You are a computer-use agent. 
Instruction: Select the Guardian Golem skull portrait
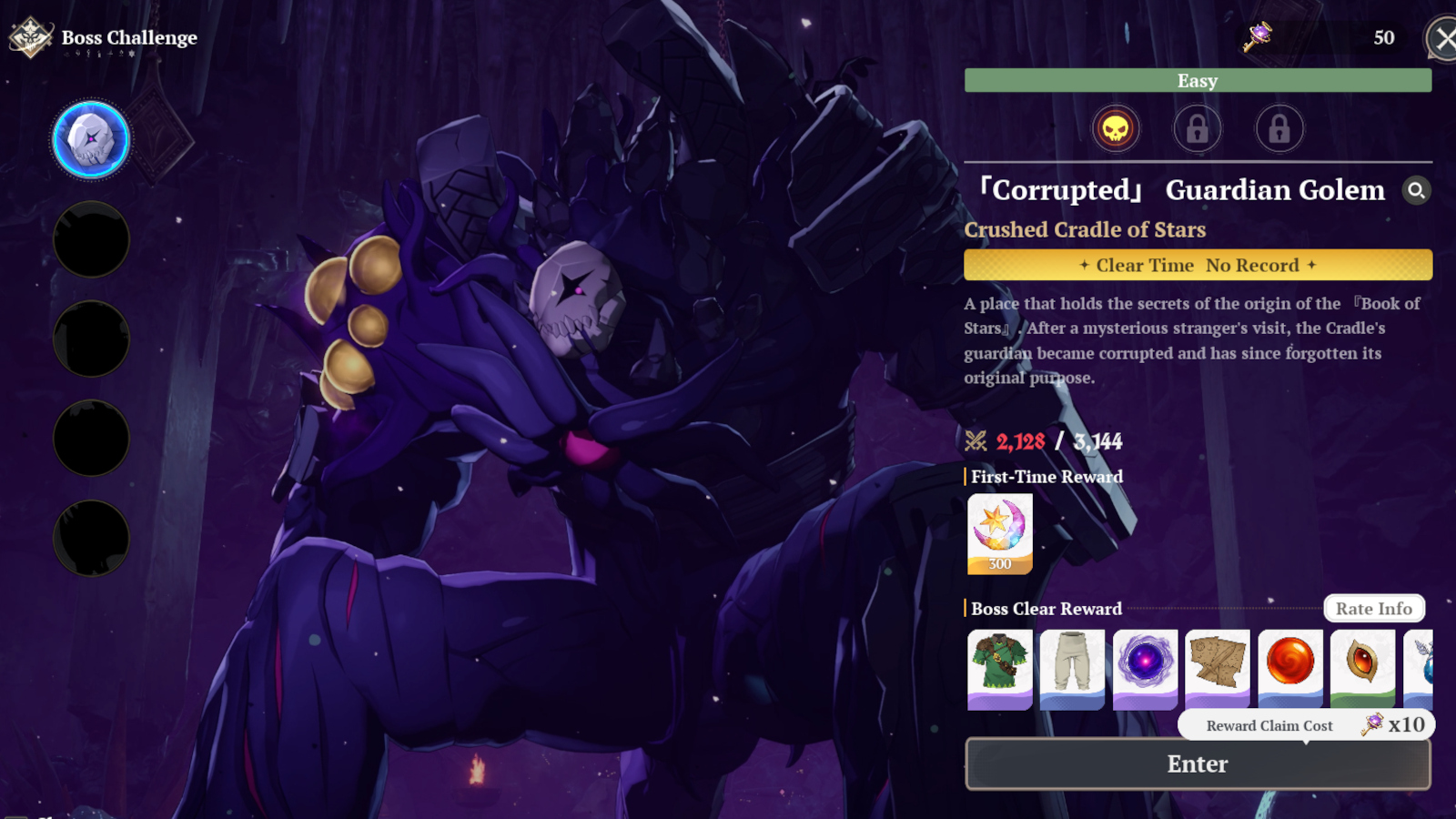[90, 139]
